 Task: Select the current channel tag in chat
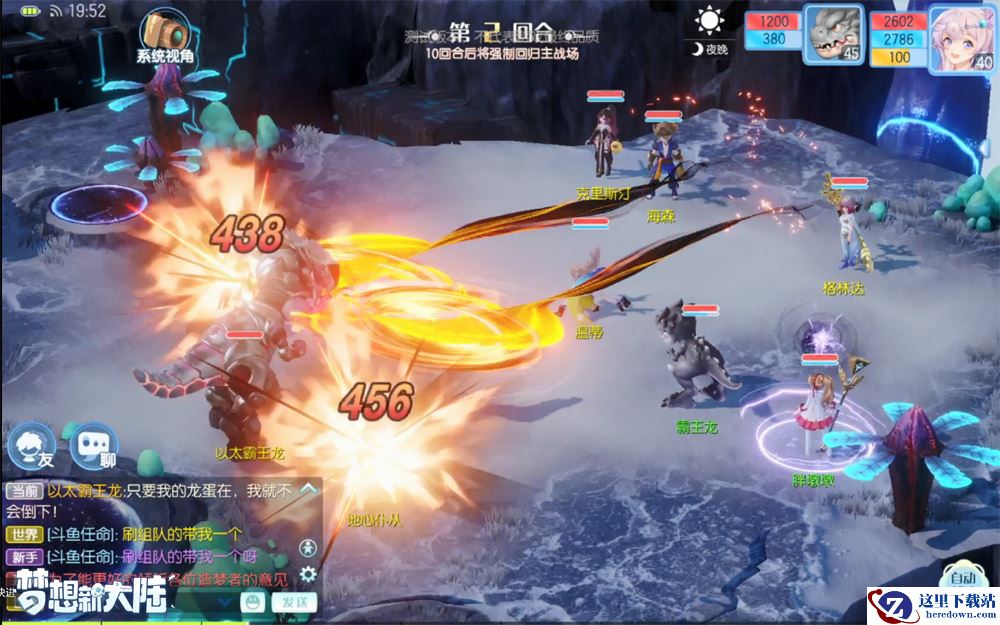pyautogui.click(x=24, y=490)
